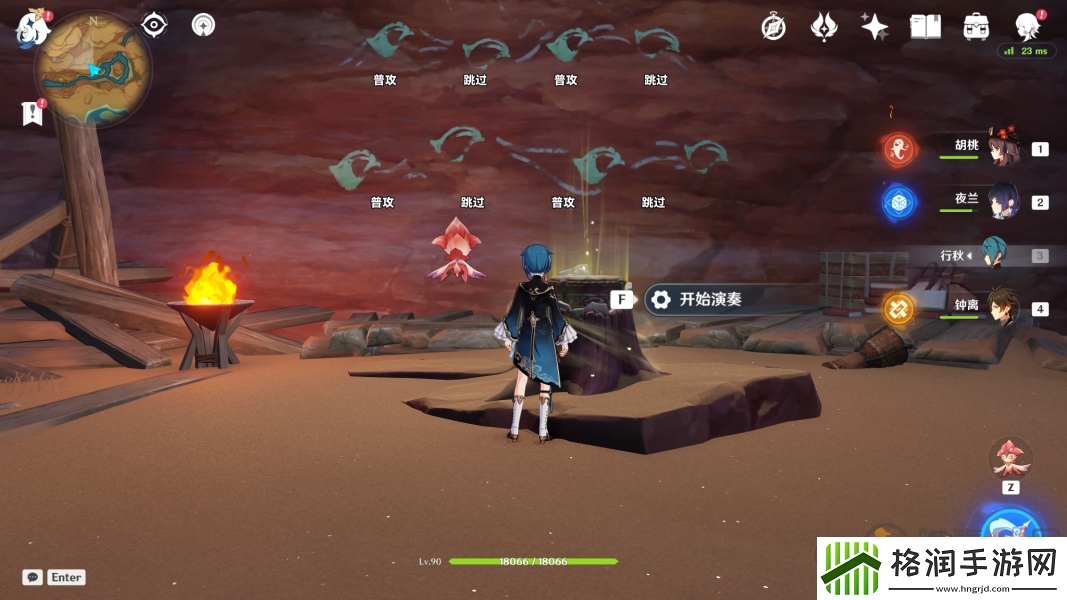
Task: Use the red seelie gadget icon
Action: (1010, 459)
